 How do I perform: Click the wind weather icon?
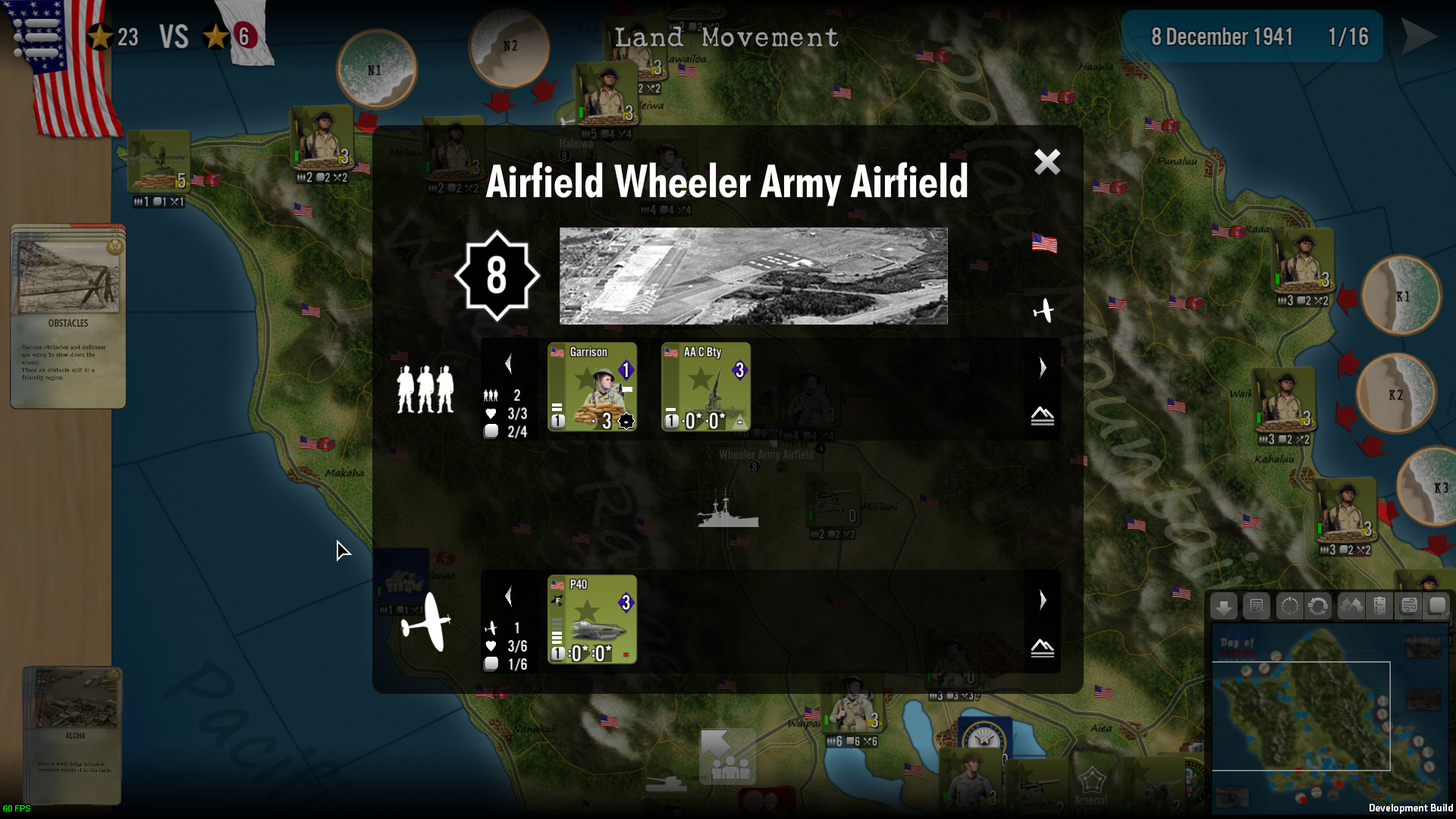pos(1409,607)
